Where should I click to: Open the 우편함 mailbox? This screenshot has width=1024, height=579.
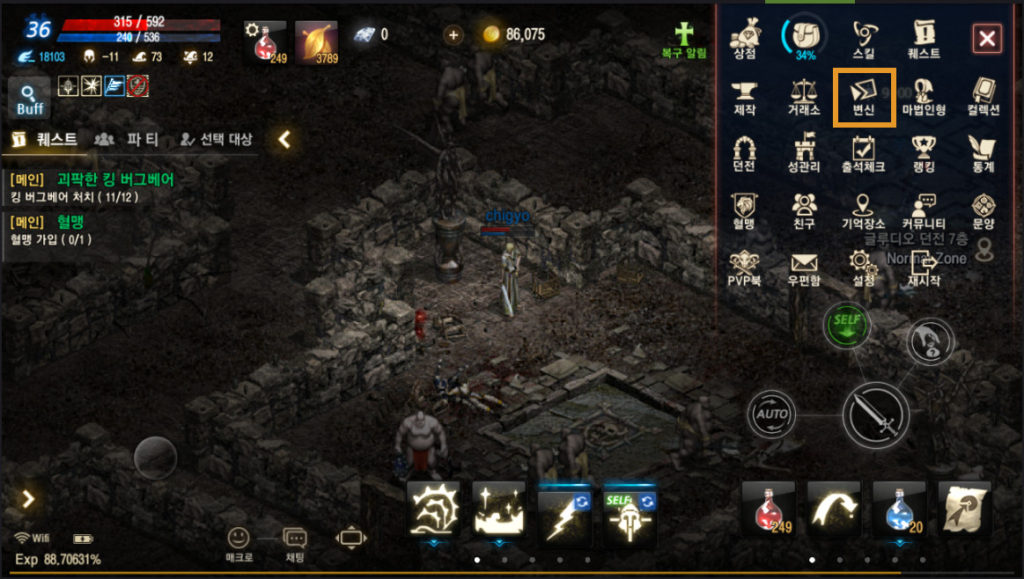(x=804, y=268)
